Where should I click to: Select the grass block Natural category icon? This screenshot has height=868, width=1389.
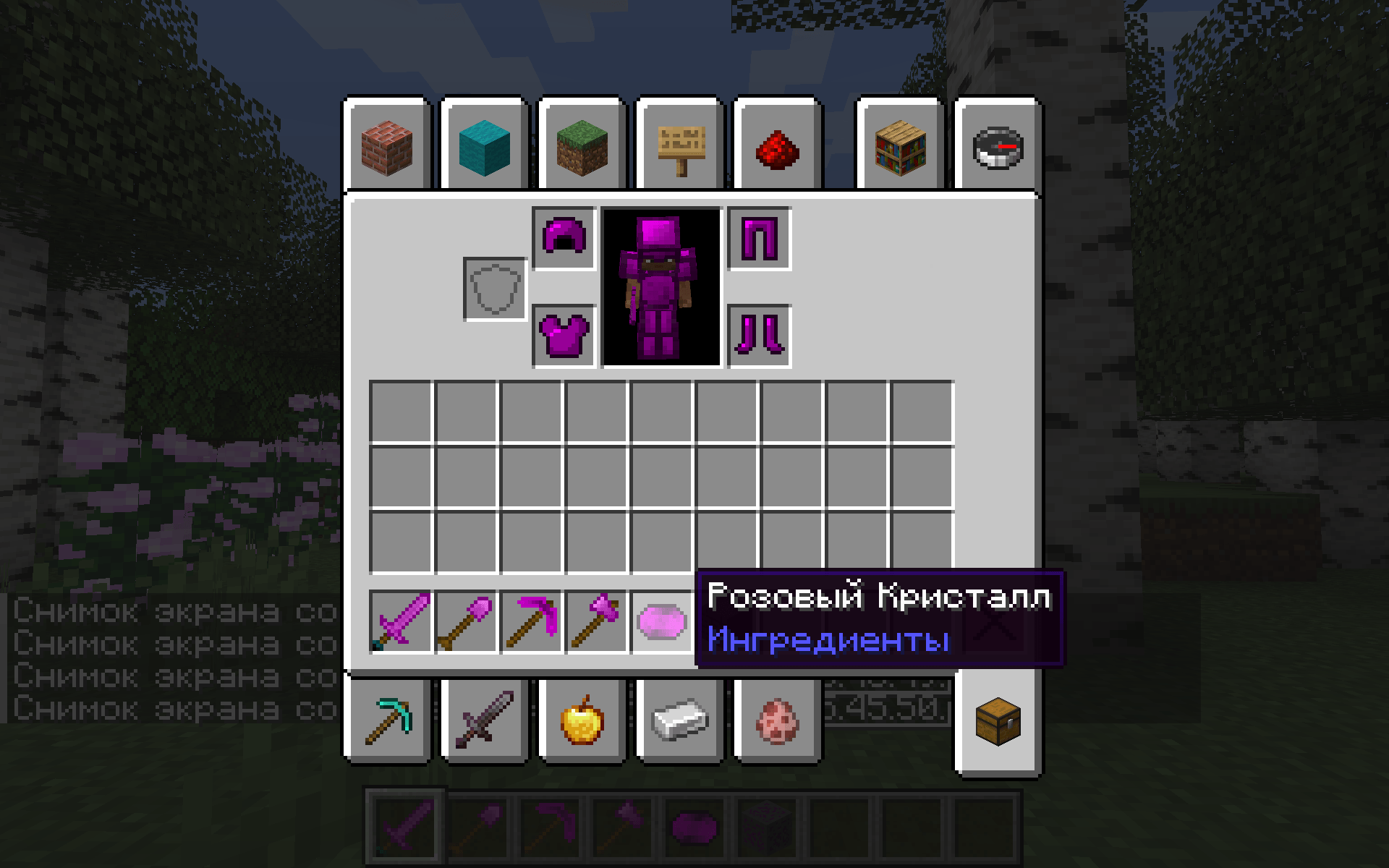582,148
